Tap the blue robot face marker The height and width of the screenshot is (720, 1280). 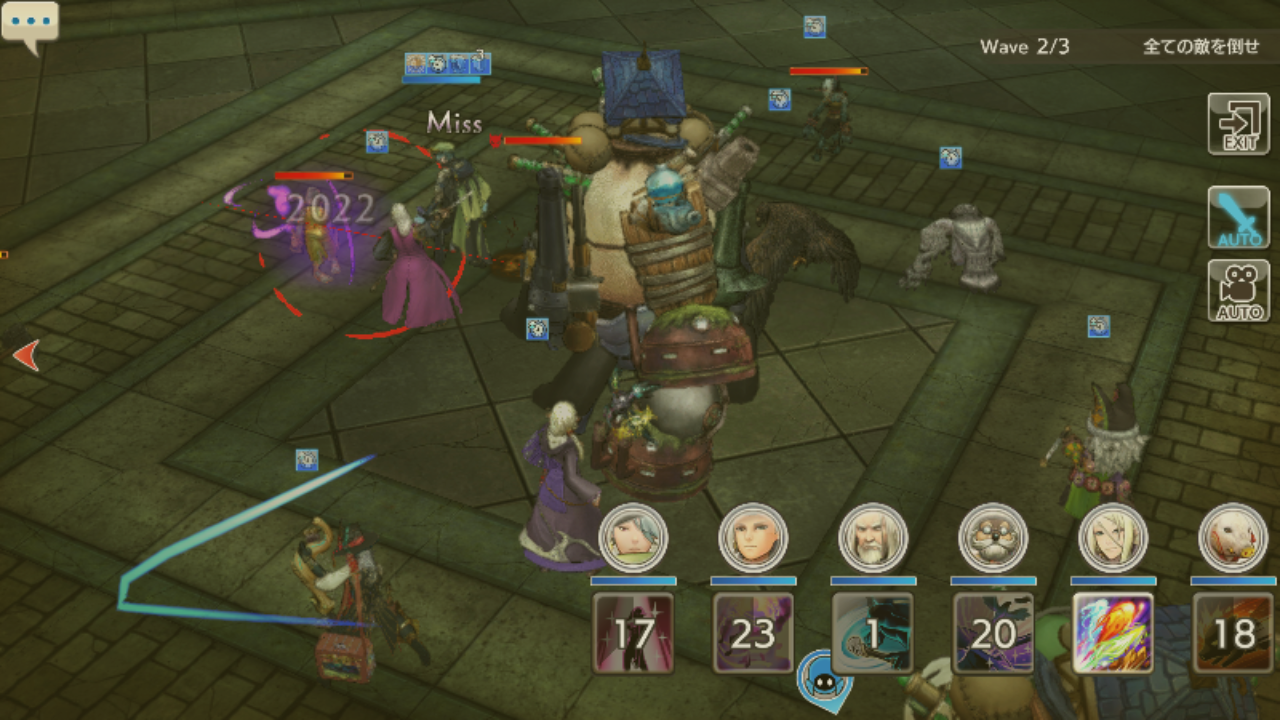[x=824, y=677]
